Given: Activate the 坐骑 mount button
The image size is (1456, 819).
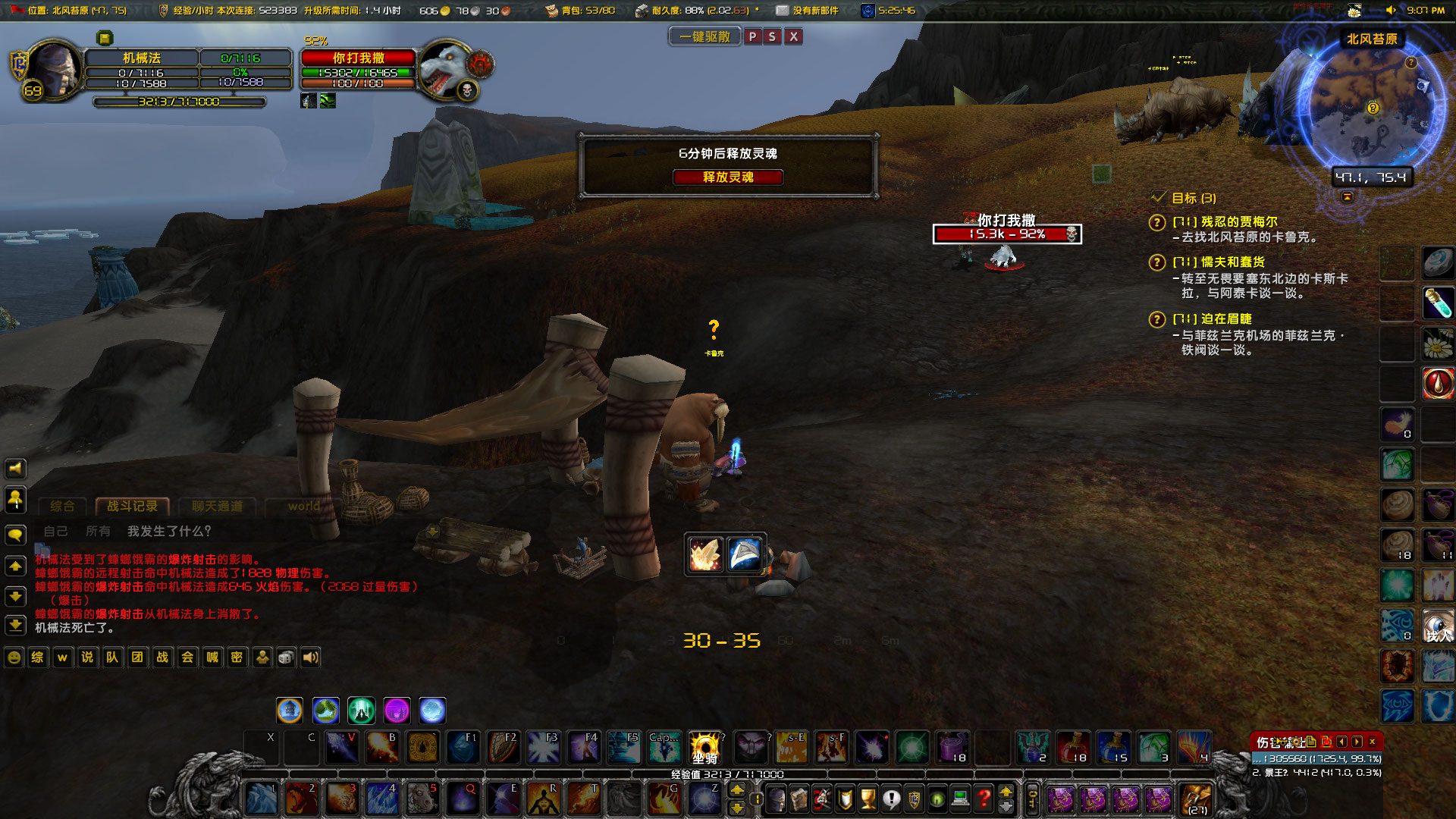Looking at the screenshot, I should (704, 748).
